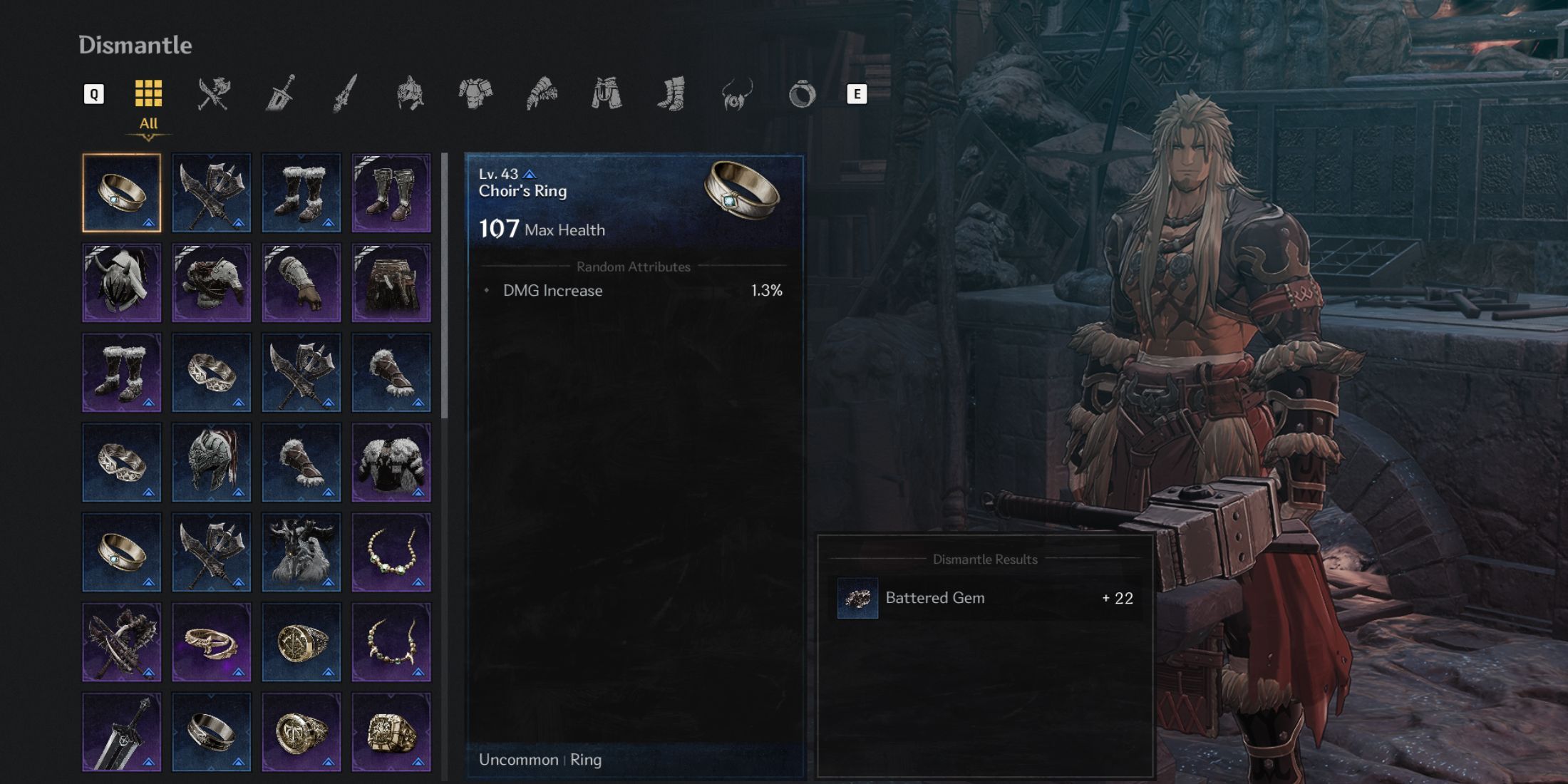Pick the green gem necklace slot
The width and height of the screenshot is (1568, 784).
pyautogui.click(x=391, y=552)
